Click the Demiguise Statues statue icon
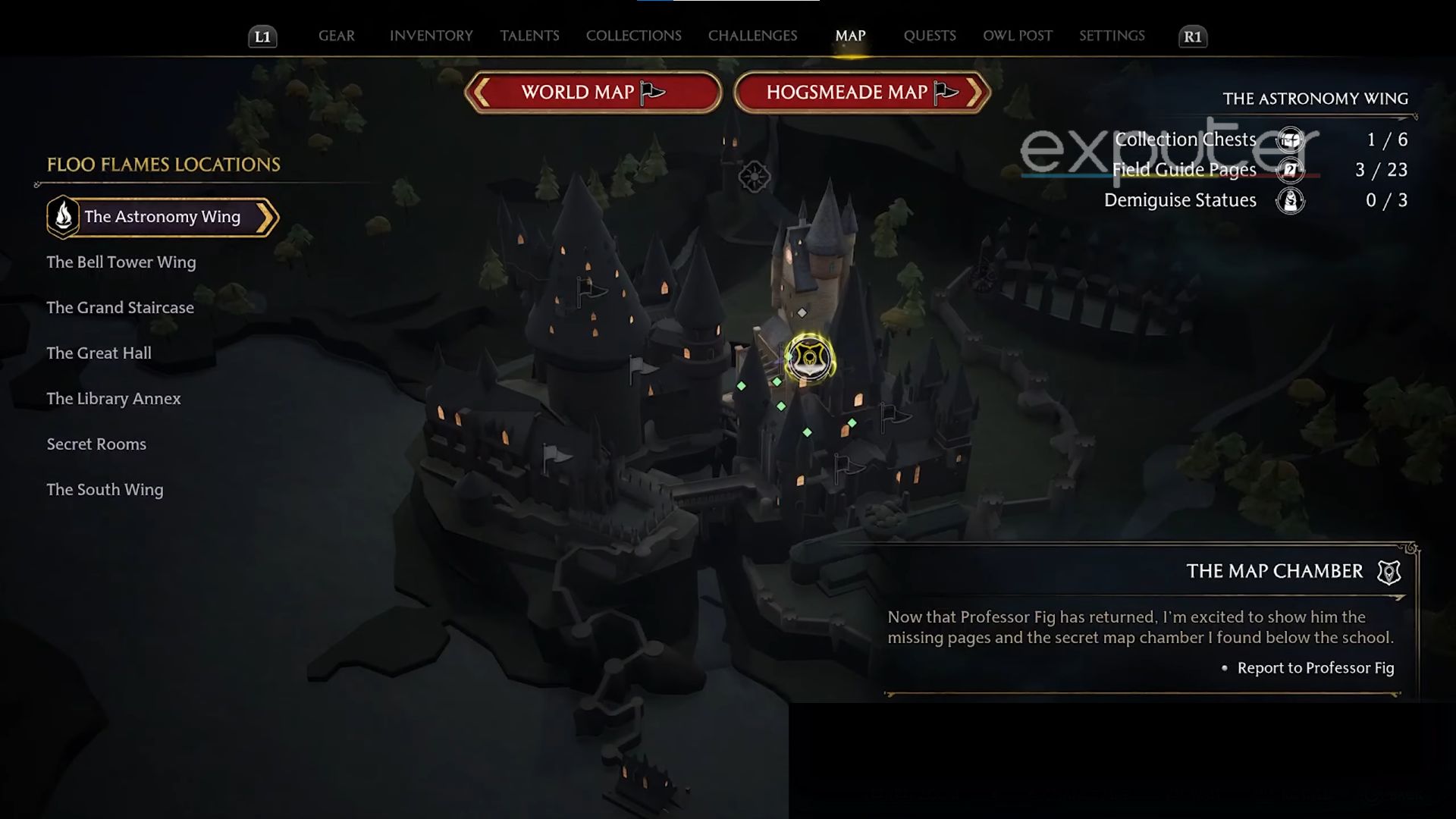The image size is (1456, 819). (x=1289, y=201)
